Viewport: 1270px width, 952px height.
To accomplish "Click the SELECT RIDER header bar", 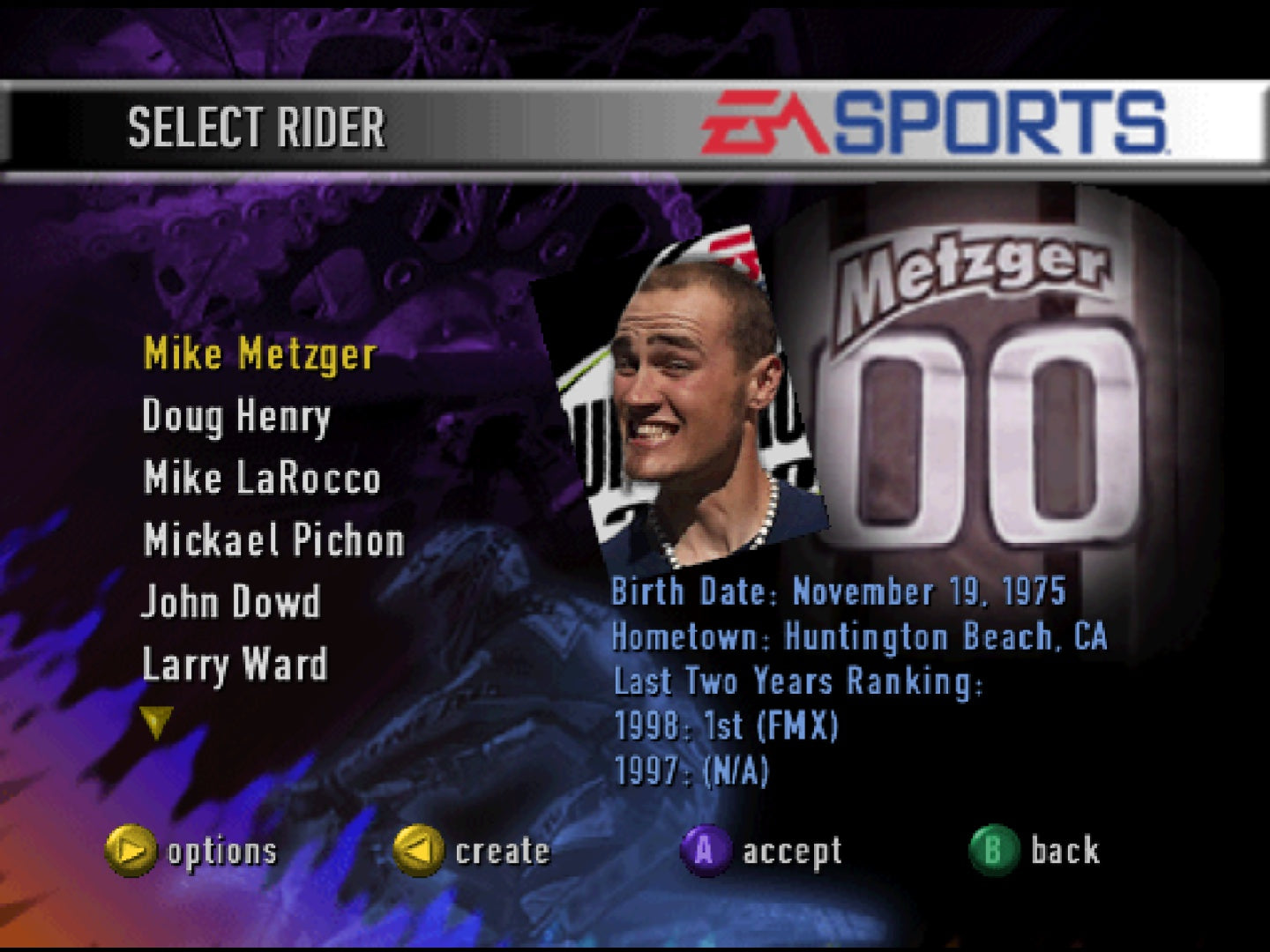I will pyautogui.click(x=256, y=126).
